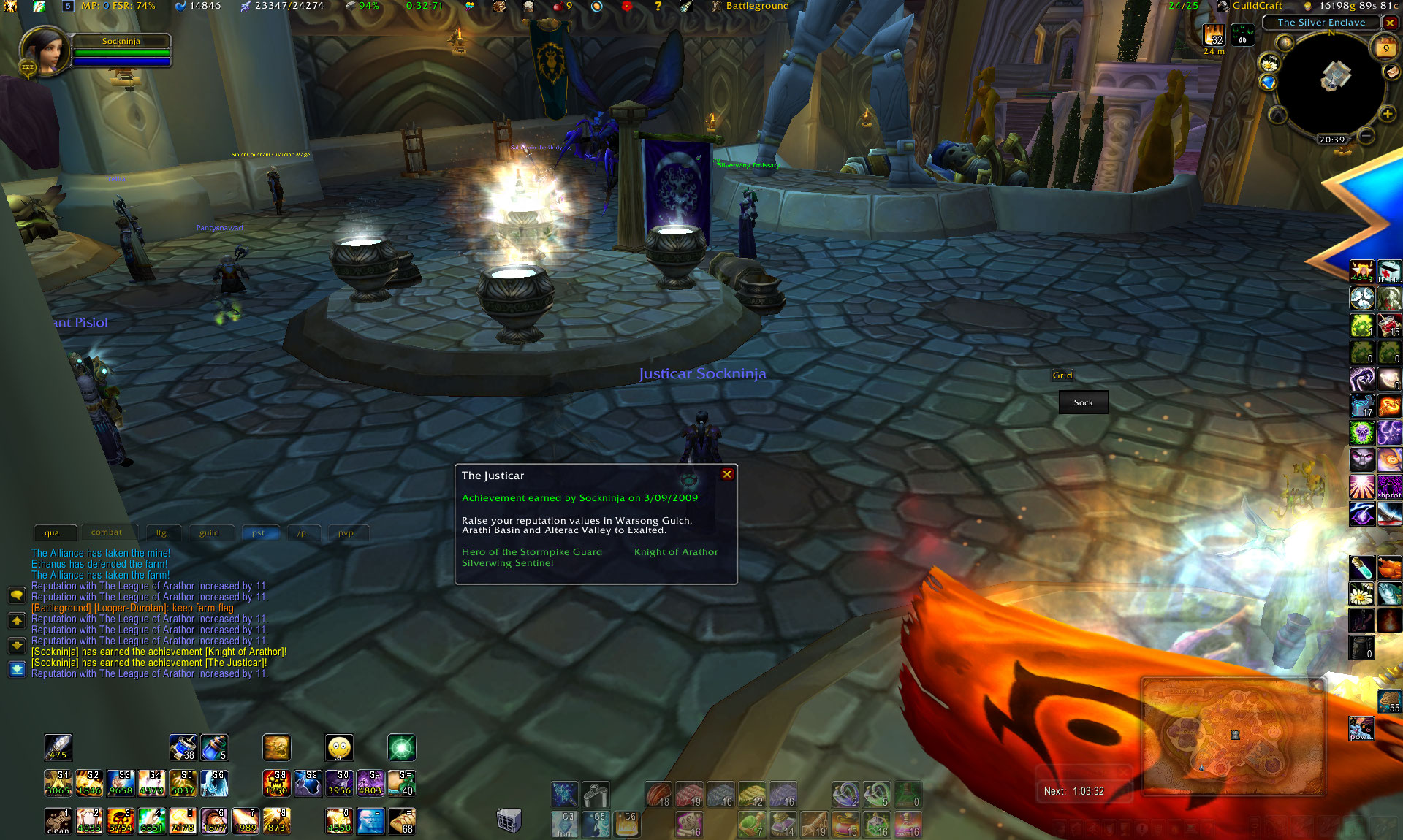This screenshot has width=1403, height=840.
Task: Open the mail envelope icon by minimap
Action: pos(1391,72)
